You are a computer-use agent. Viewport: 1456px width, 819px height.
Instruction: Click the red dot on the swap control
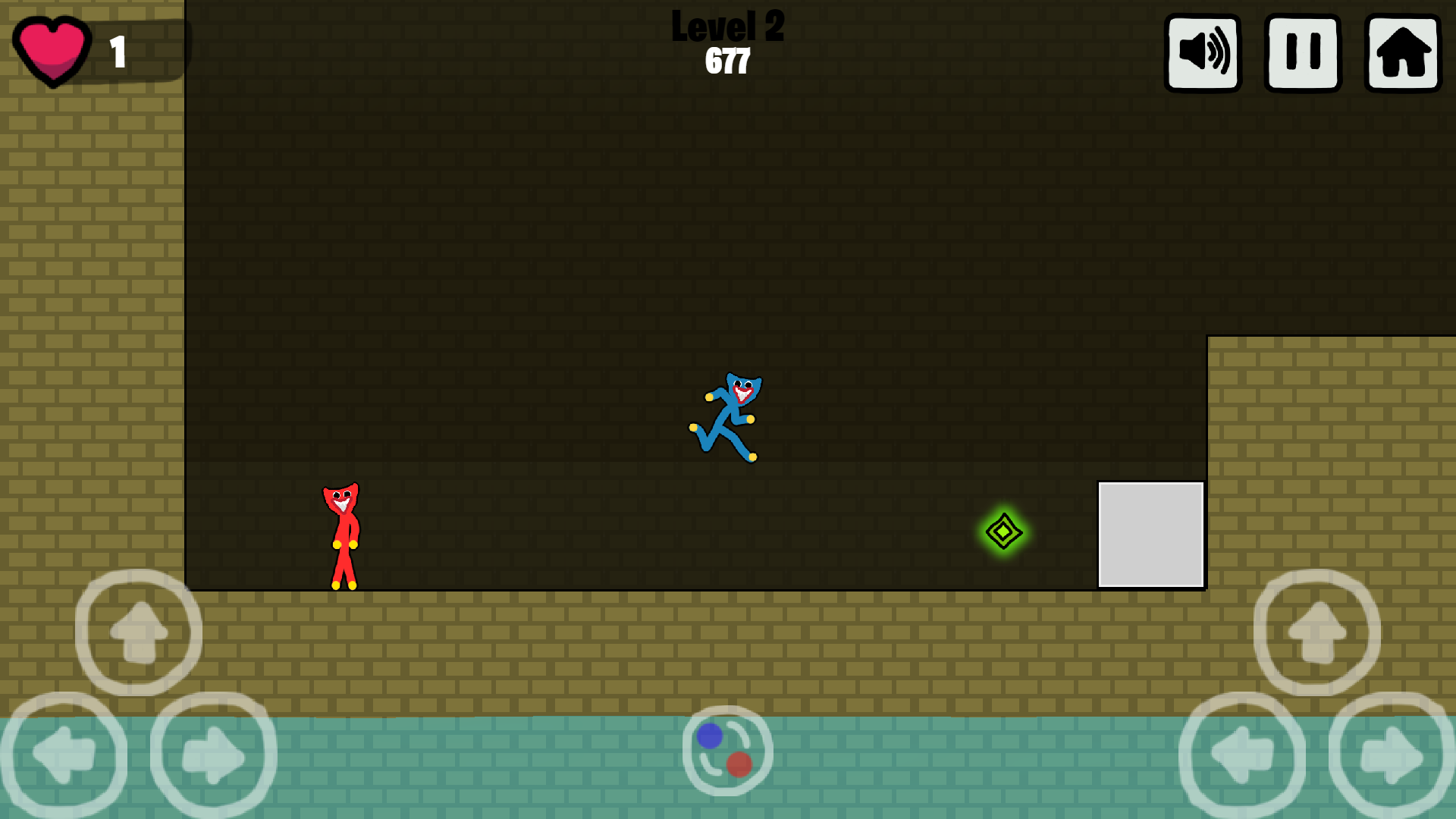pos(739,765)
